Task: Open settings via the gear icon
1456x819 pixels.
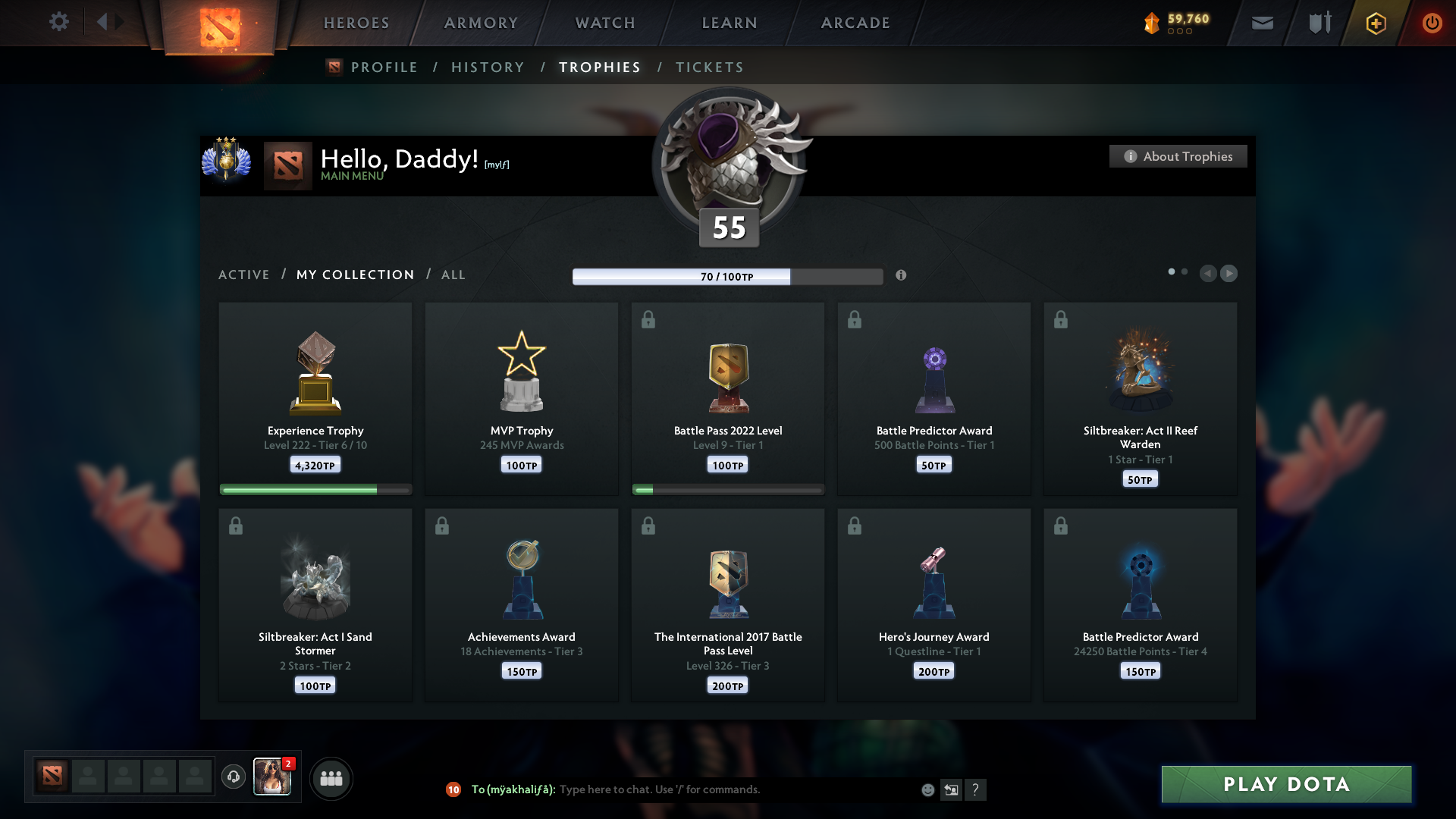Action: (x=59, y=22)
